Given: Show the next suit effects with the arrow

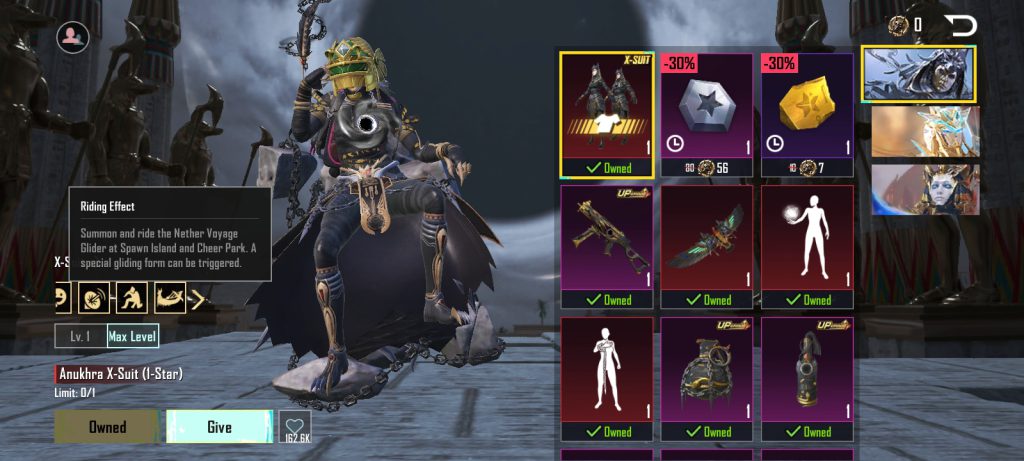Looking at the screenshot, I should pyautogui.click(x=197, y=297).
